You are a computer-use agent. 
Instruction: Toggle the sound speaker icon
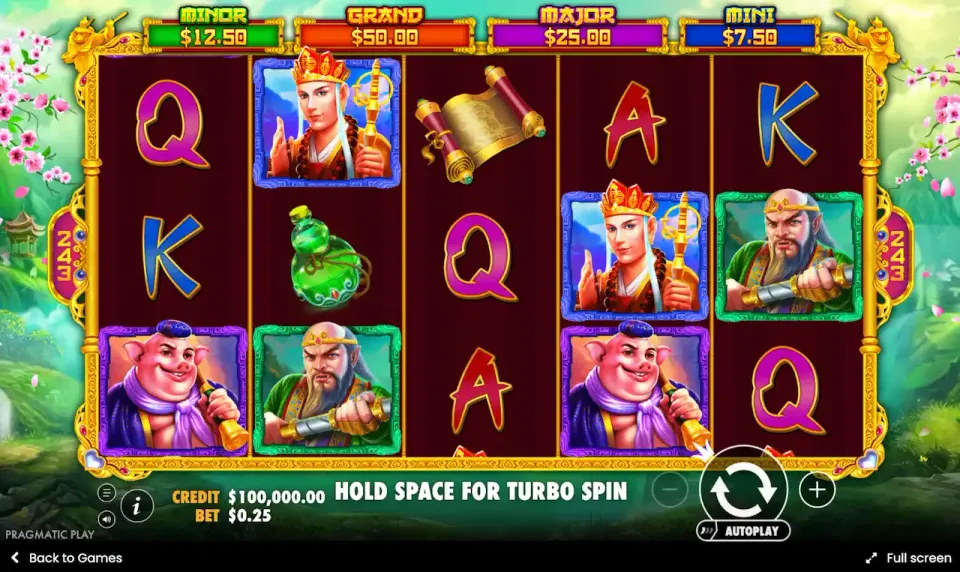click(x=106, y=518)
